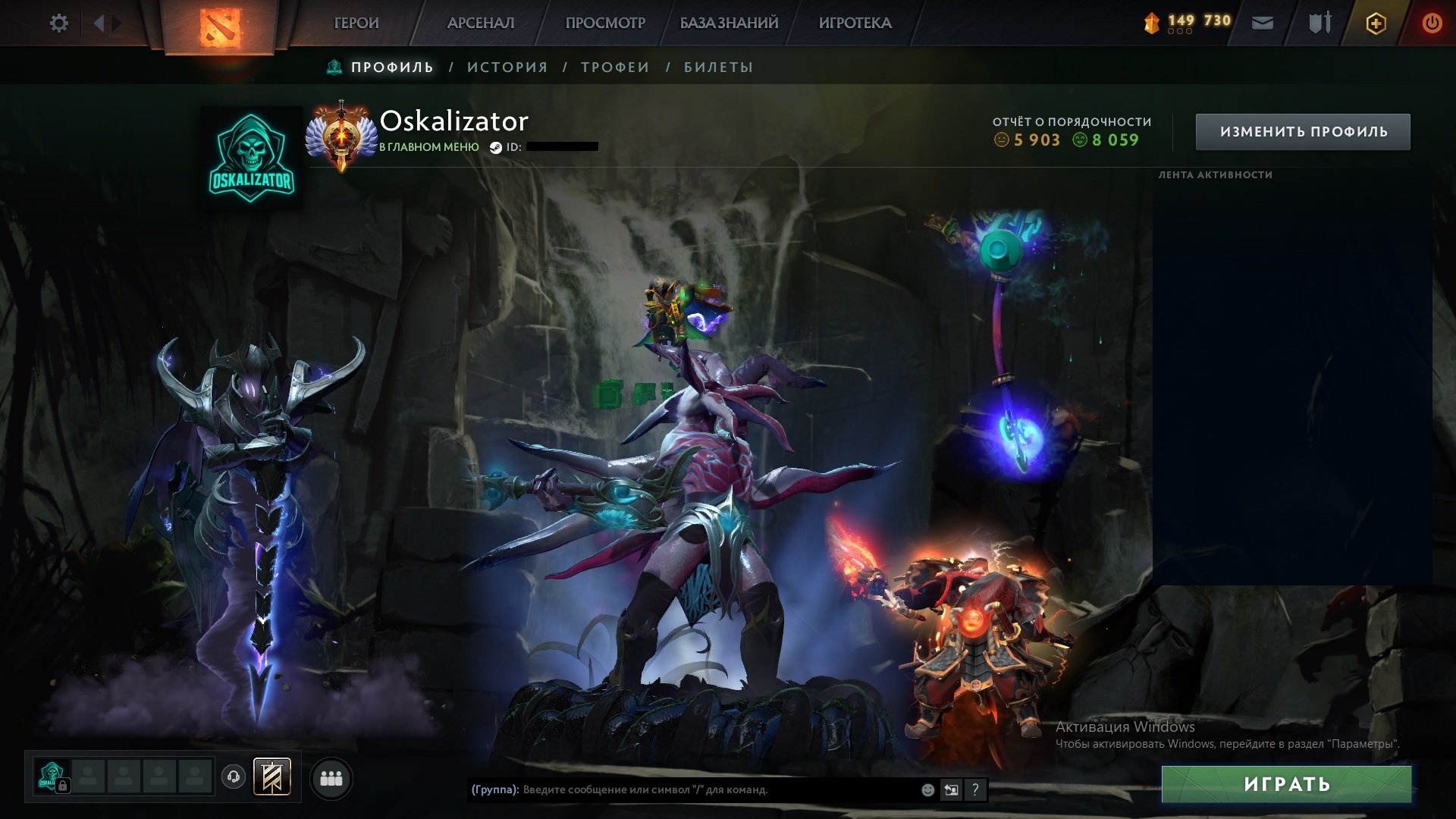Click the emoticon smiley in chat bar
This screenshot has height=819, width=1456.
(927, 790)
